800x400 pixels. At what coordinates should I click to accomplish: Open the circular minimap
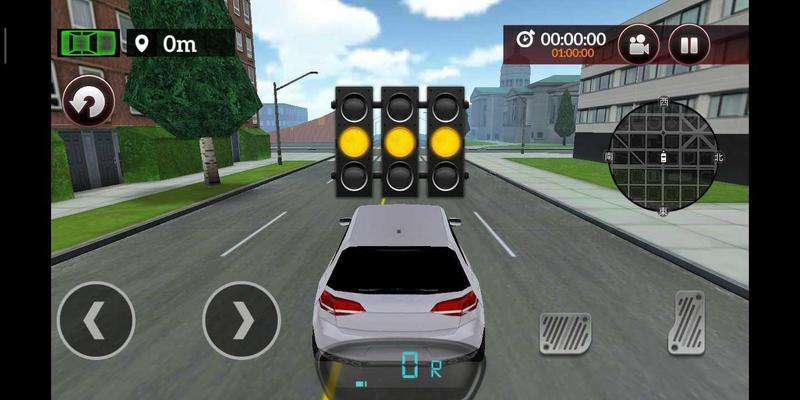(662, 155)
